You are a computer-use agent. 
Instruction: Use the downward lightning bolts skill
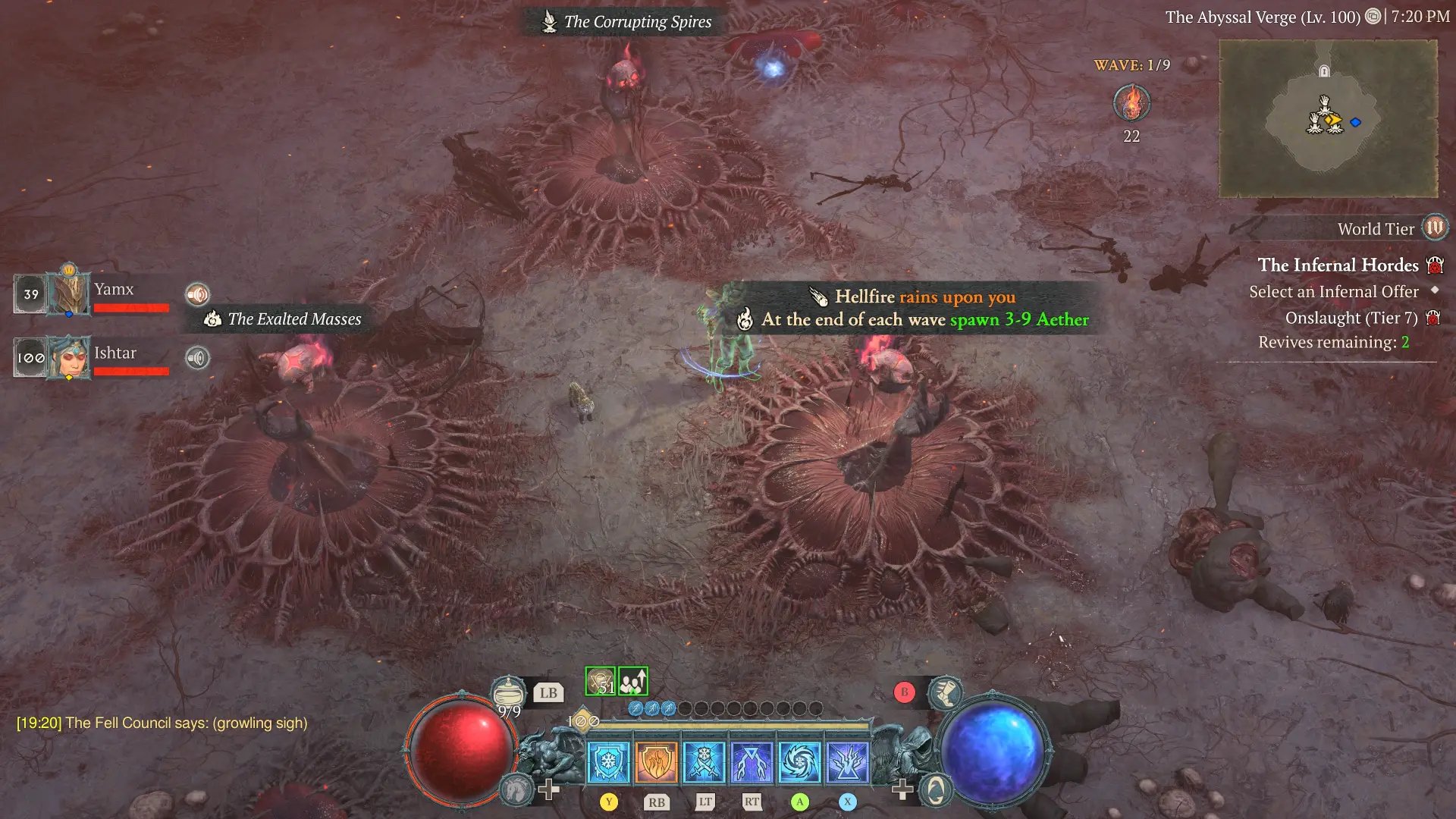[752, 761]
